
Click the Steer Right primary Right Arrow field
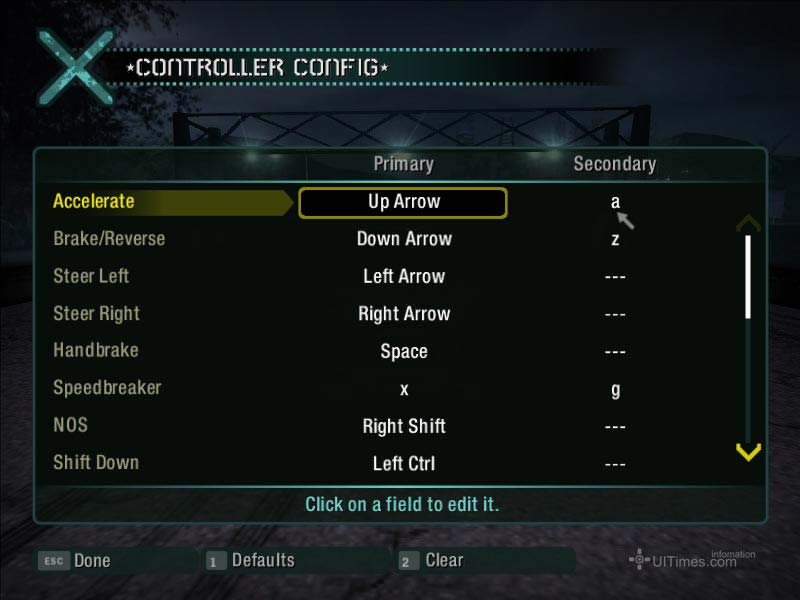(404, 314)
